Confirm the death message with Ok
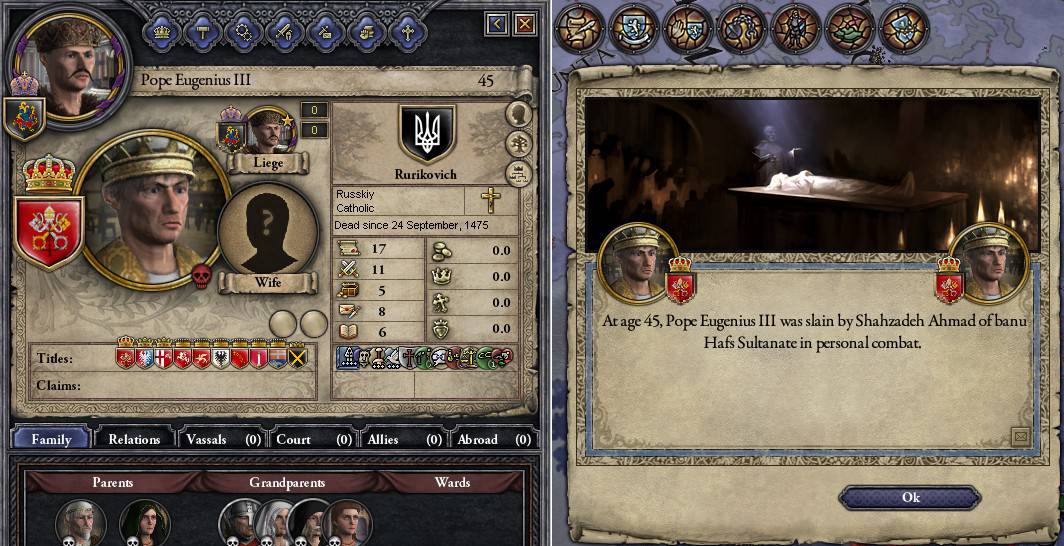Screen dimensions: 1064x546 tap(910, 497)
